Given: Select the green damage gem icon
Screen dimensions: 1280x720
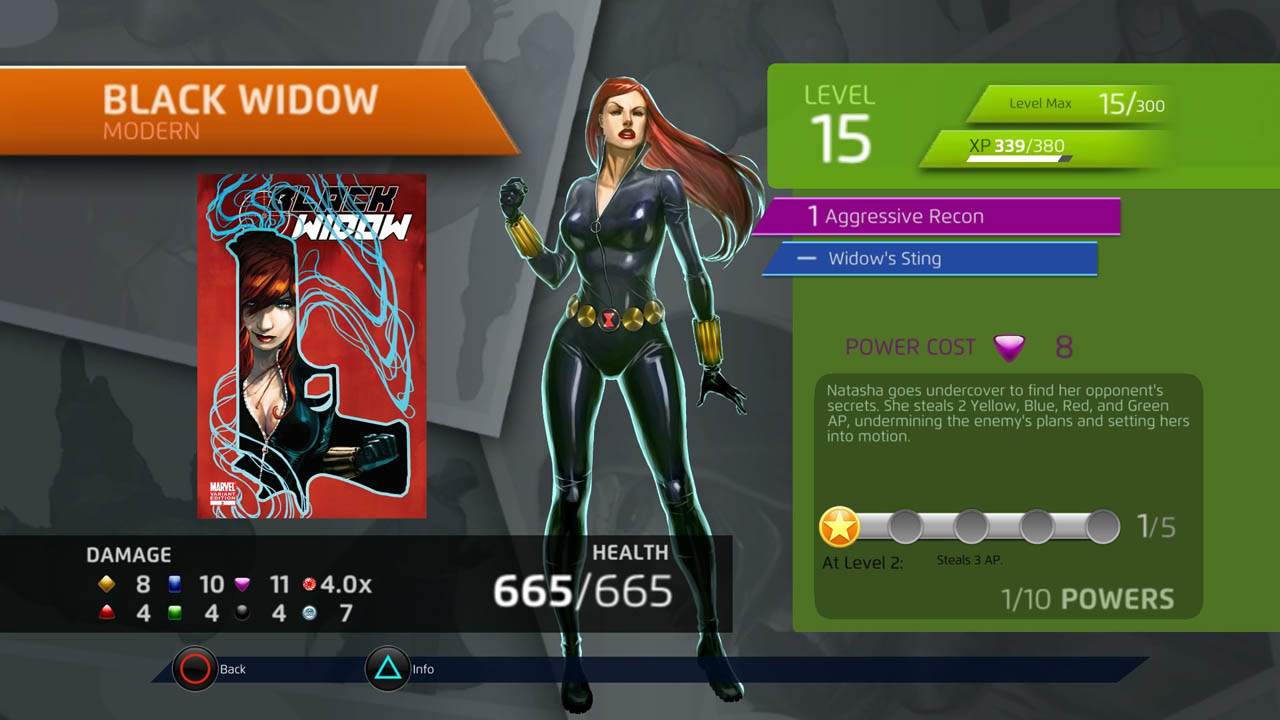Looking at the screenshot, I should (x=175, y=613).
